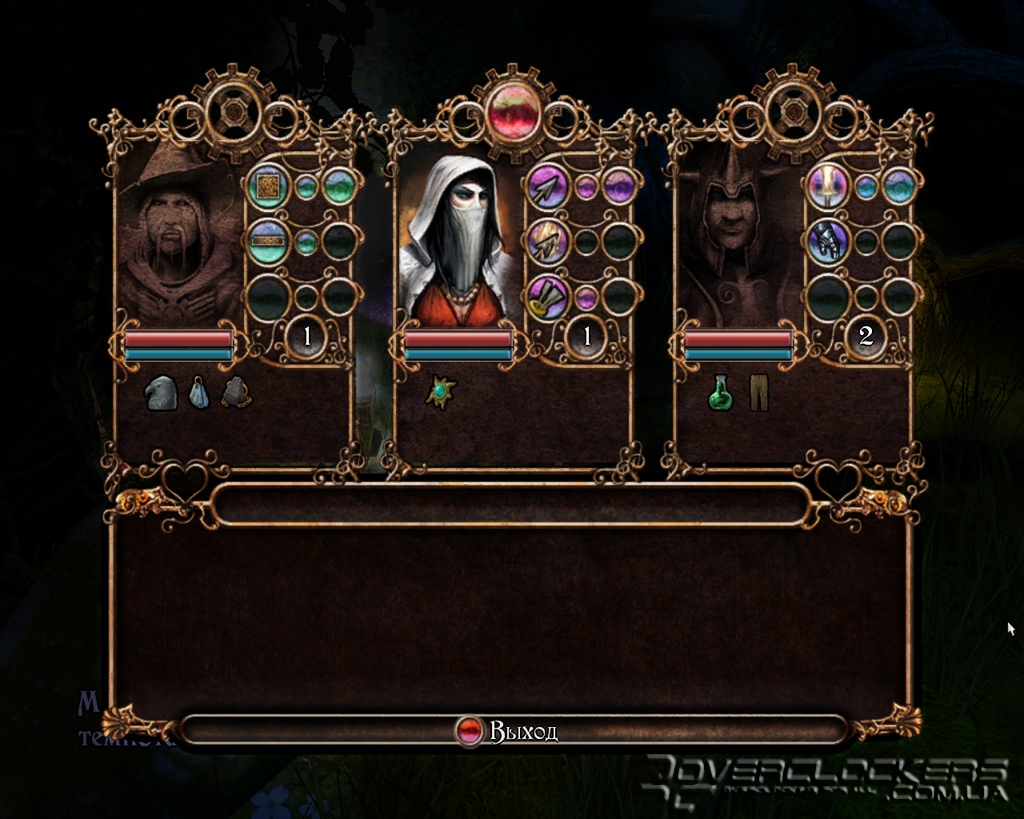The width and height of the screenshot is (1024, 819).
Task: Select the eagle head item
Action: pos(160,393)
